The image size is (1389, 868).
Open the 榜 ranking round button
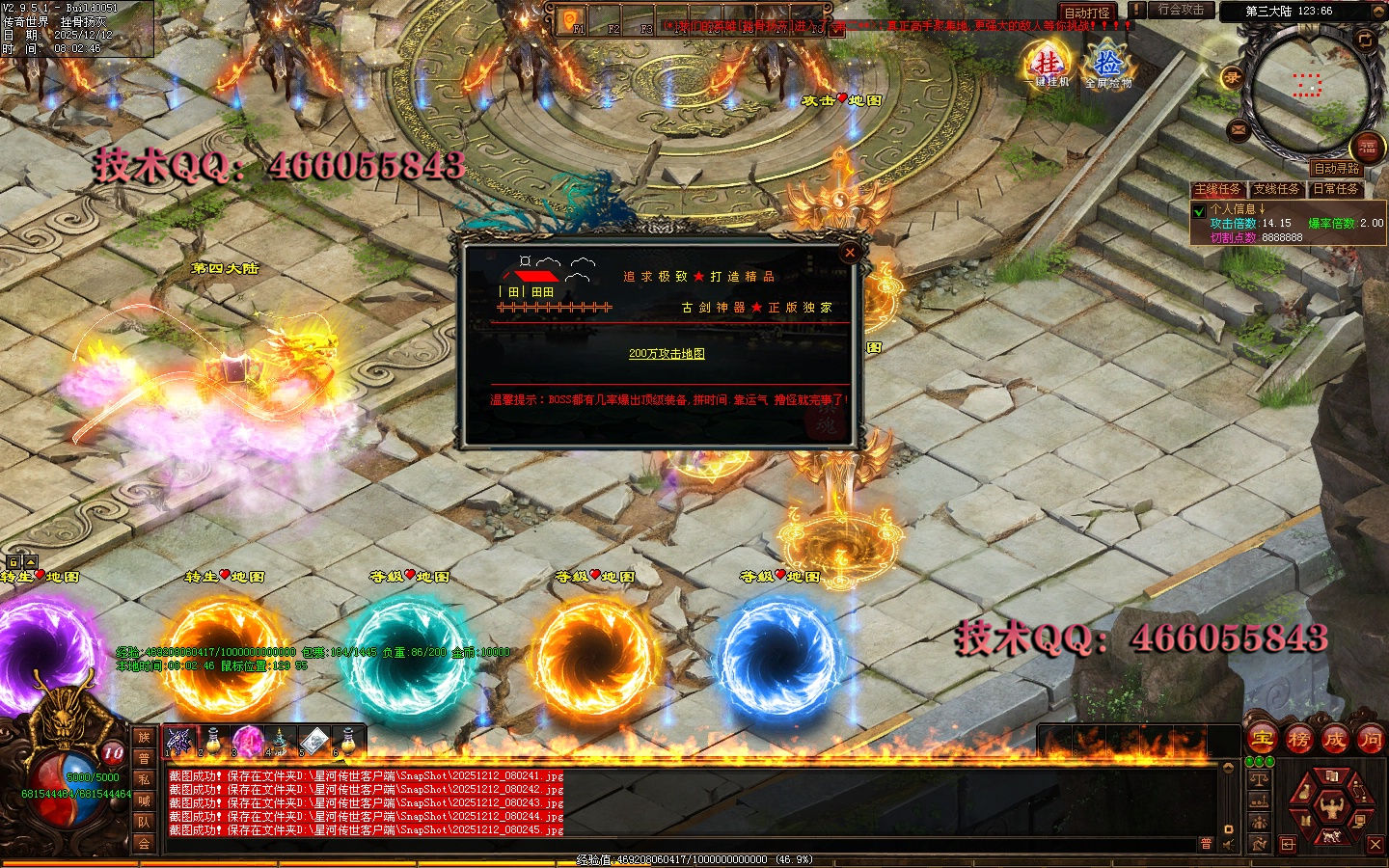pyautogui.click(x=1298, y=740)
